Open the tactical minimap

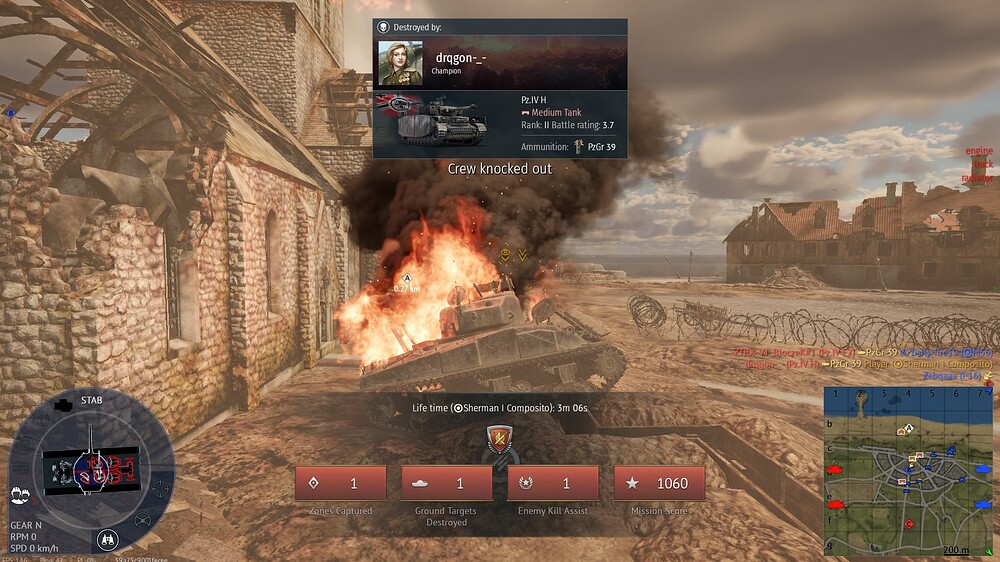[908, 470]
